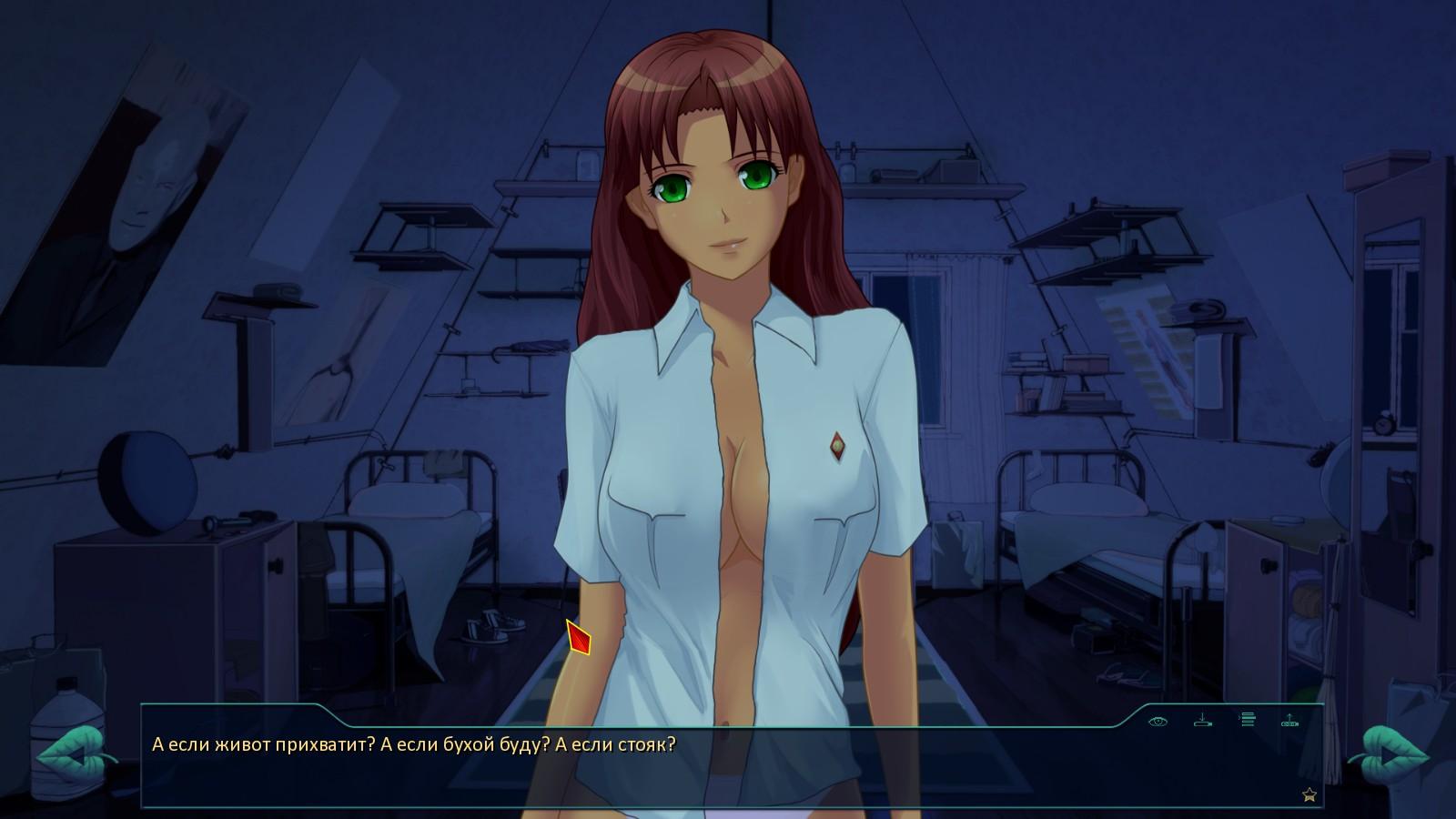Advance dialogue with the right leaf arrow
The image size is (1456, 819).
click(x=1387, y=756)
